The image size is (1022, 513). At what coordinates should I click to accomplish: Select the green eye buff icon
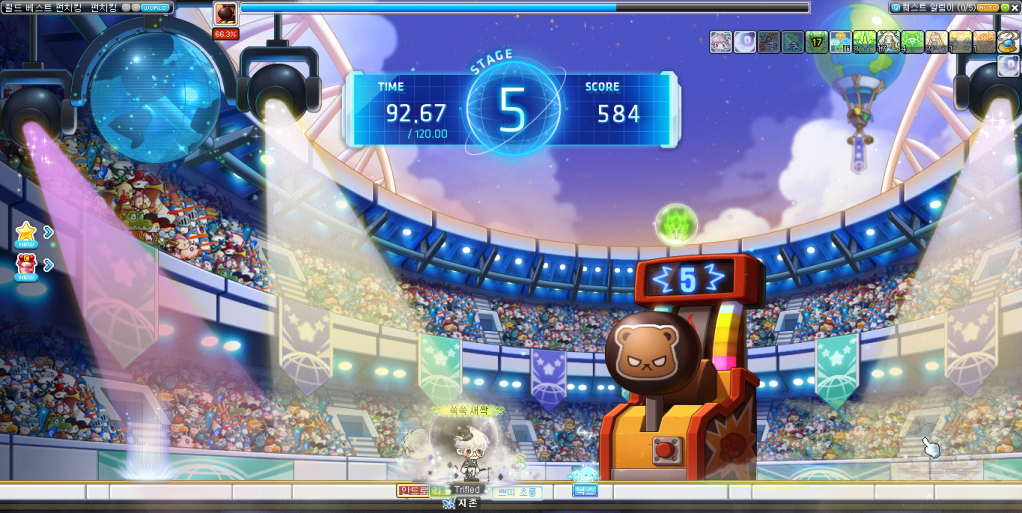(913, 42)
